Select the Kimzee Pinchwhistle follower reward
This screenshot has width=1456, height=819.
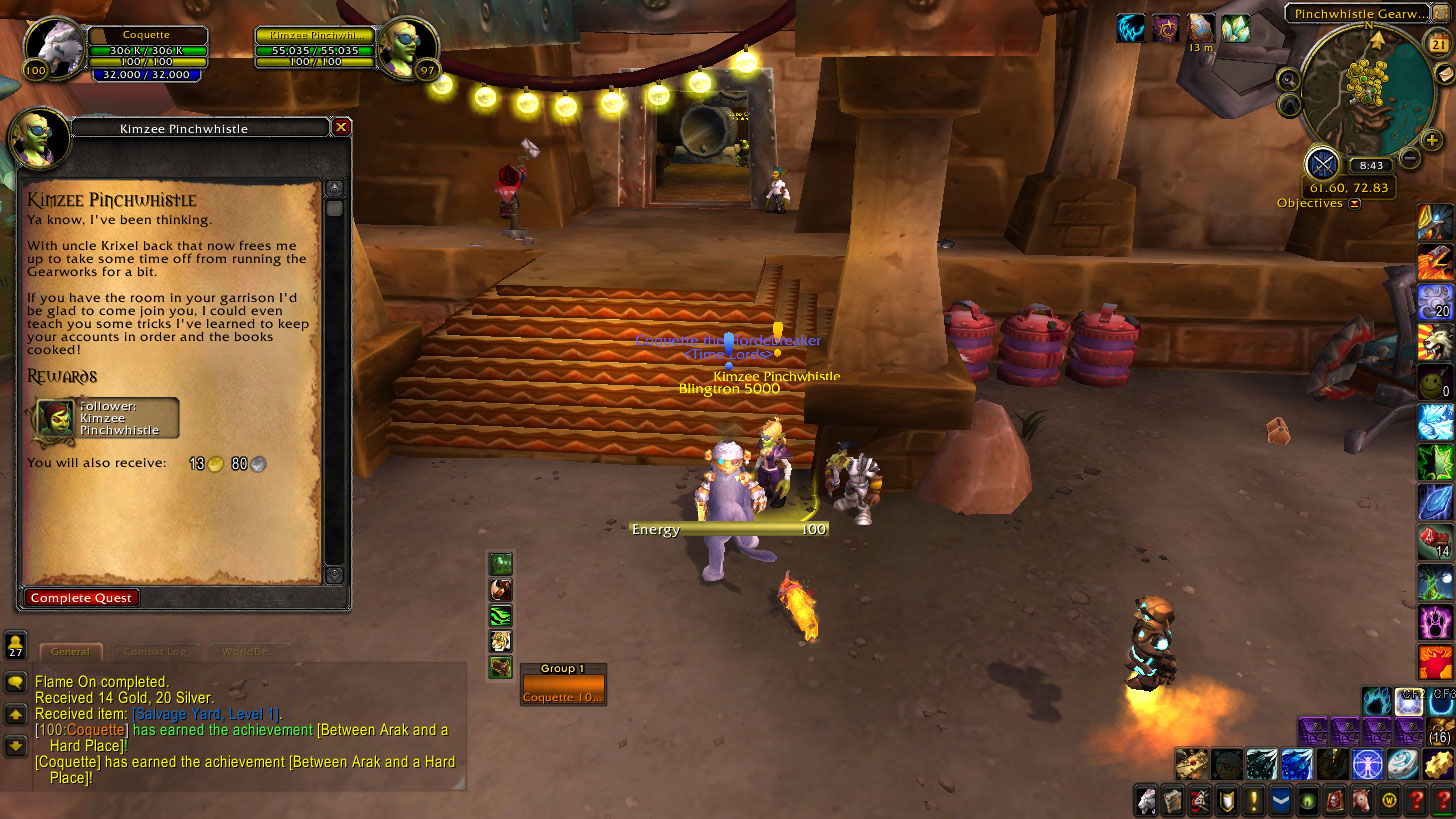coord(107,418)
